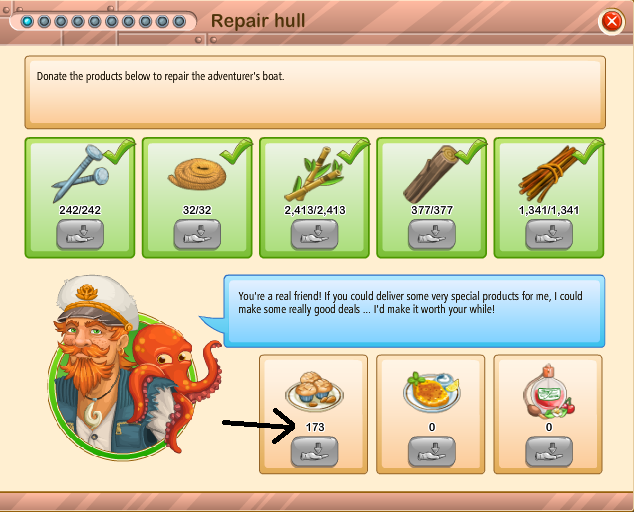The image size is (634, 512).
Task: Close the Repair hull window
Action: [611, 21]
